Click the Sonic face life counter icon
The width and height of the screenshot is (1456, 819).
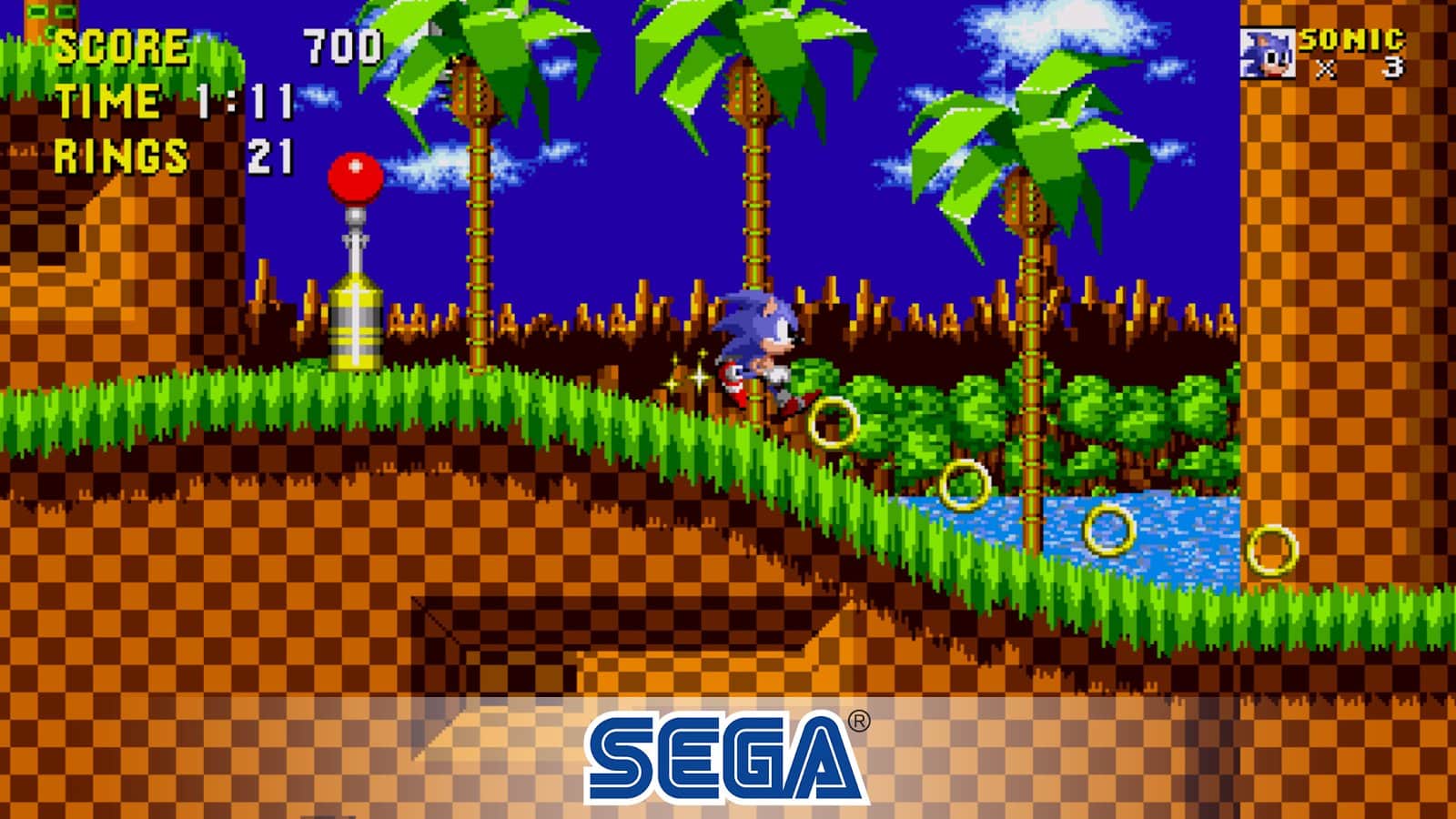1269,50
